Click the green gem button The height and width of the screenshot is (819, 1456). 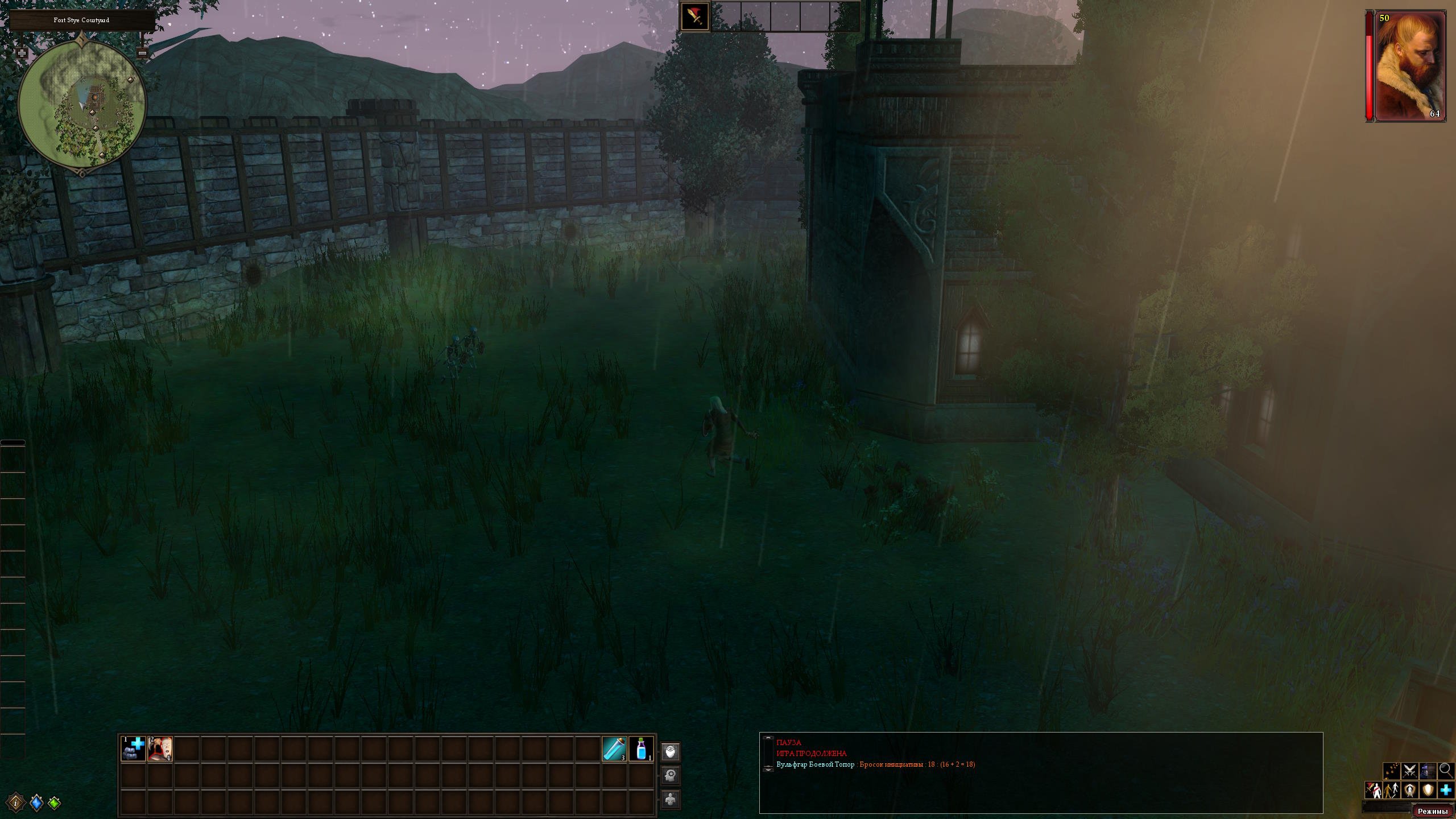(55, 803)
